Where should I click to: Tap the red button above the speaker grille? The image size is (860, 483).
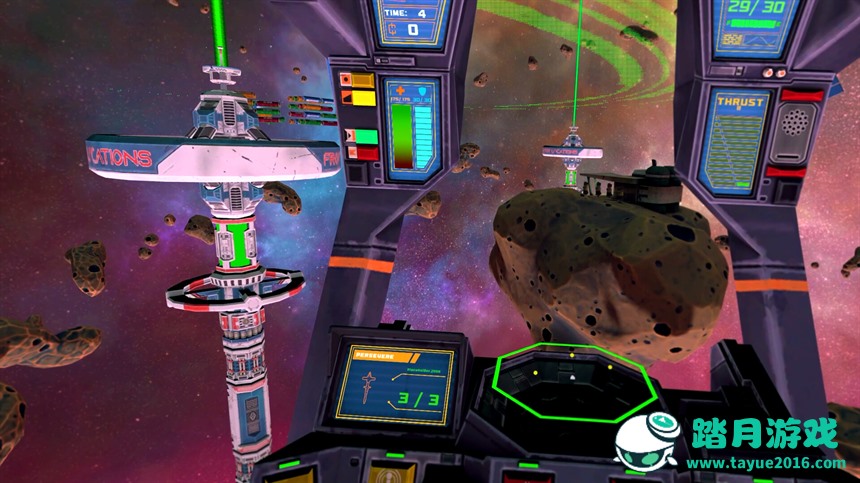[x=802, y=95]
